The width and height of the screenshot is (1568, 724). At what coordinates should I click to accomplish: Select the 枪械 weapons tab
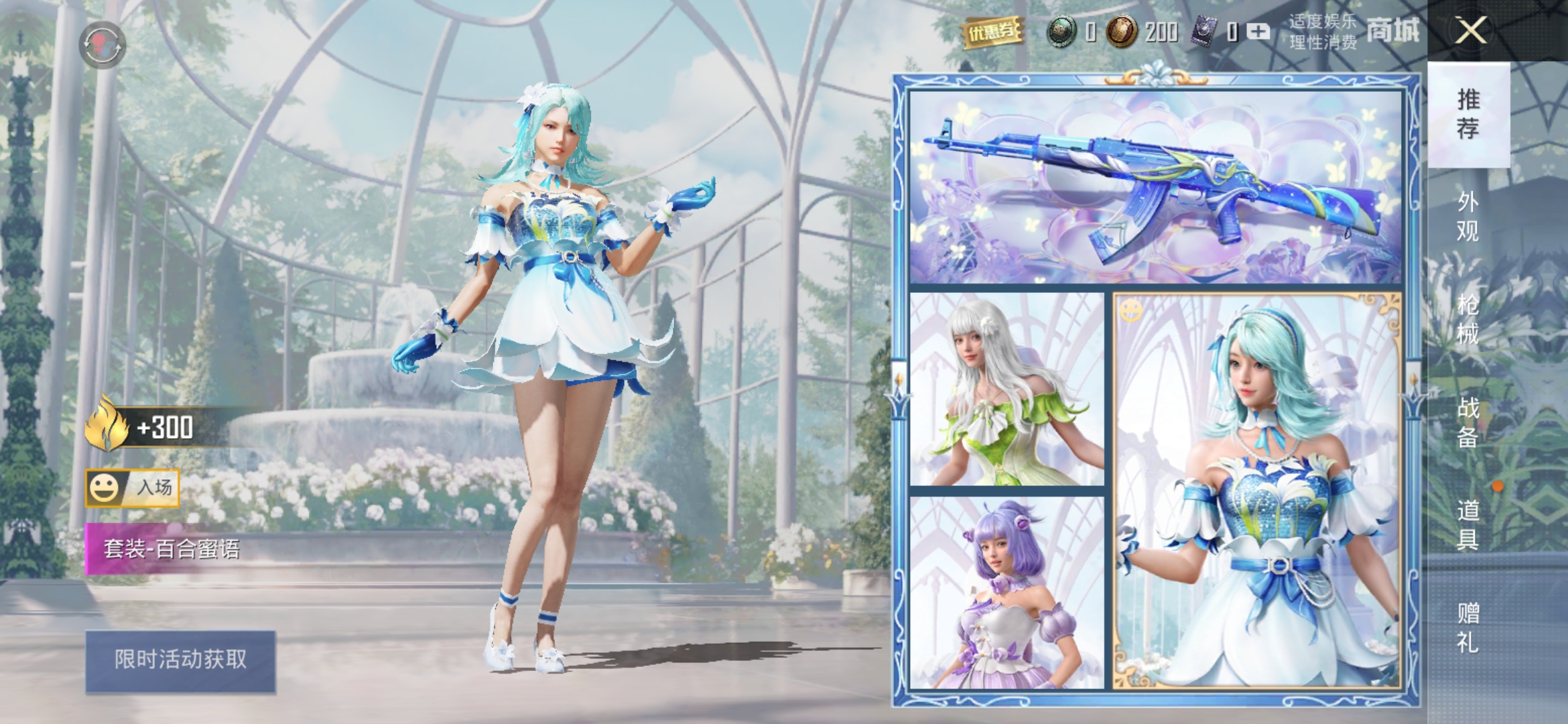(1468, 319)
